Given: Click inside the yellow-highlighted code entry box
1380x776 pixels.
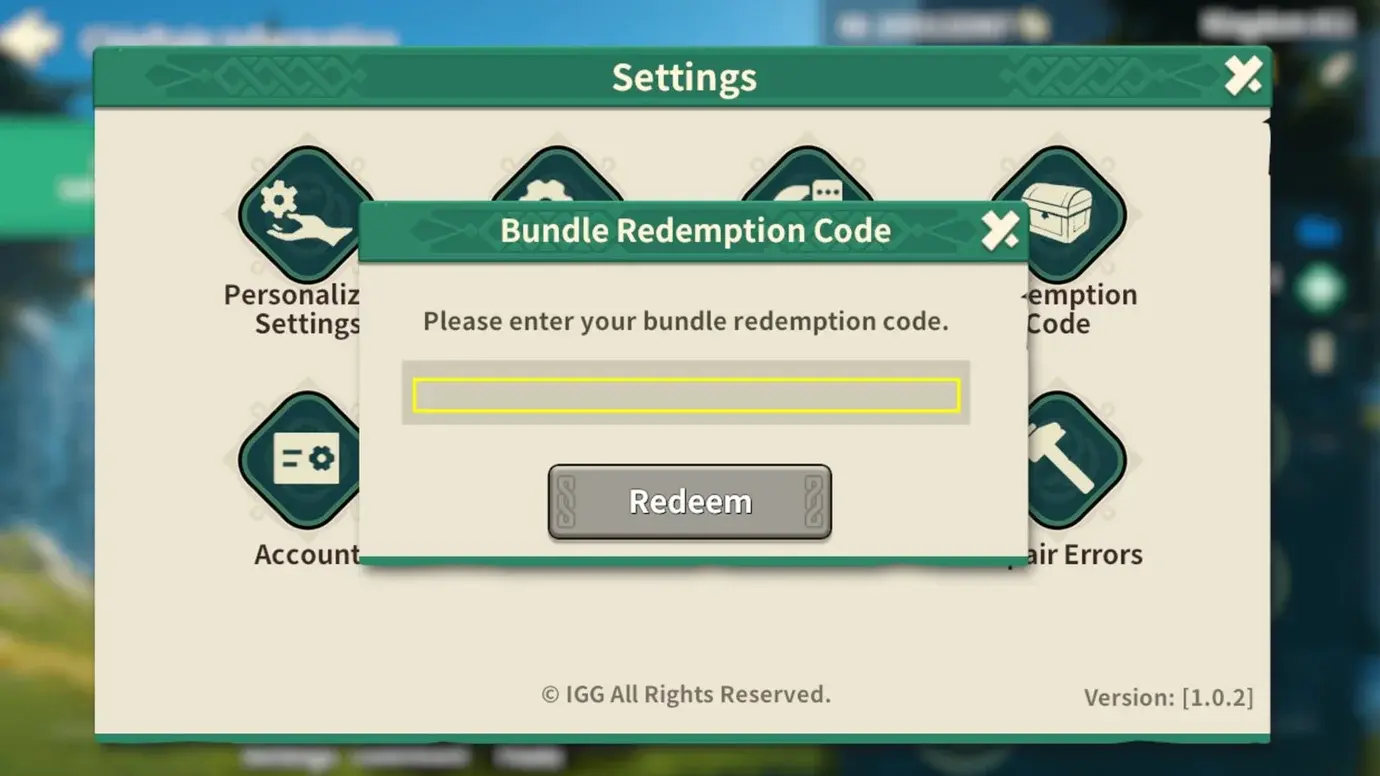Looking at the screenshot, I should click(687, 394).
